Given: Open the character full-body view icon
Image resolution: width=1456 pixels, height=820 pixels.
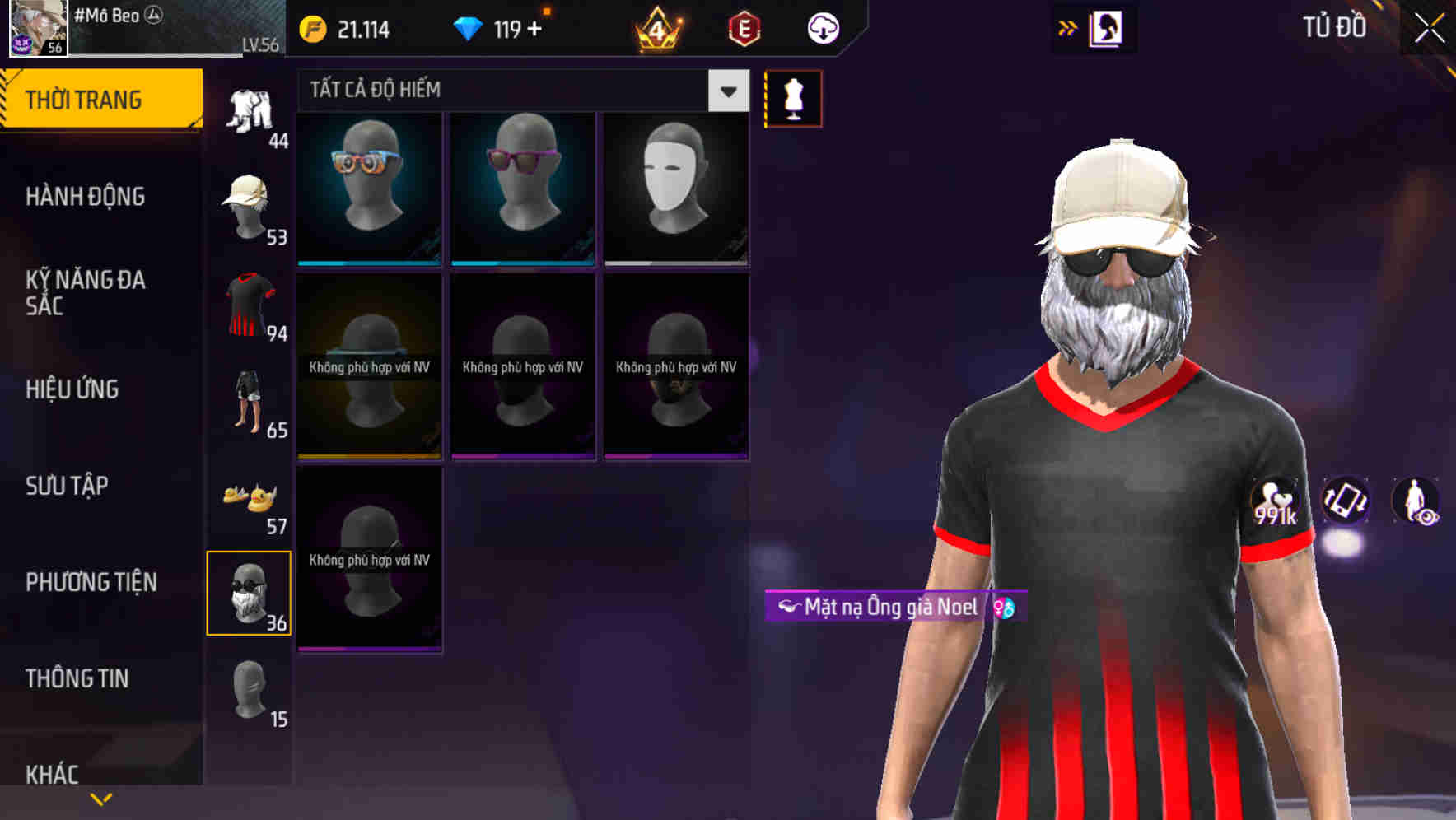Looking at the screenshot, I should [1418, 502].
